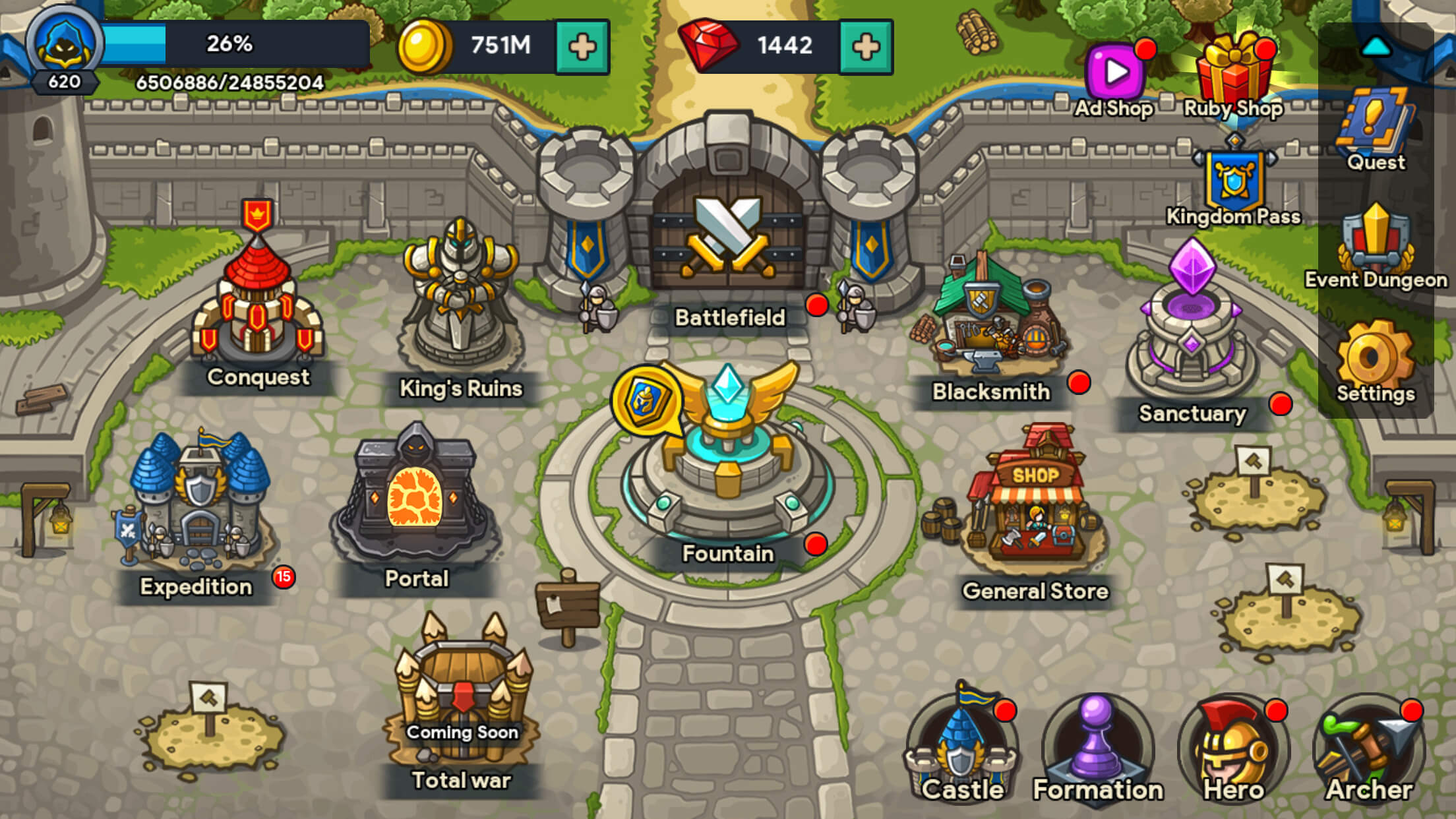The image size is (1456, 819).
Task: Open the Hero menu
Action: pyautogui.click(x=1233, y=752)
